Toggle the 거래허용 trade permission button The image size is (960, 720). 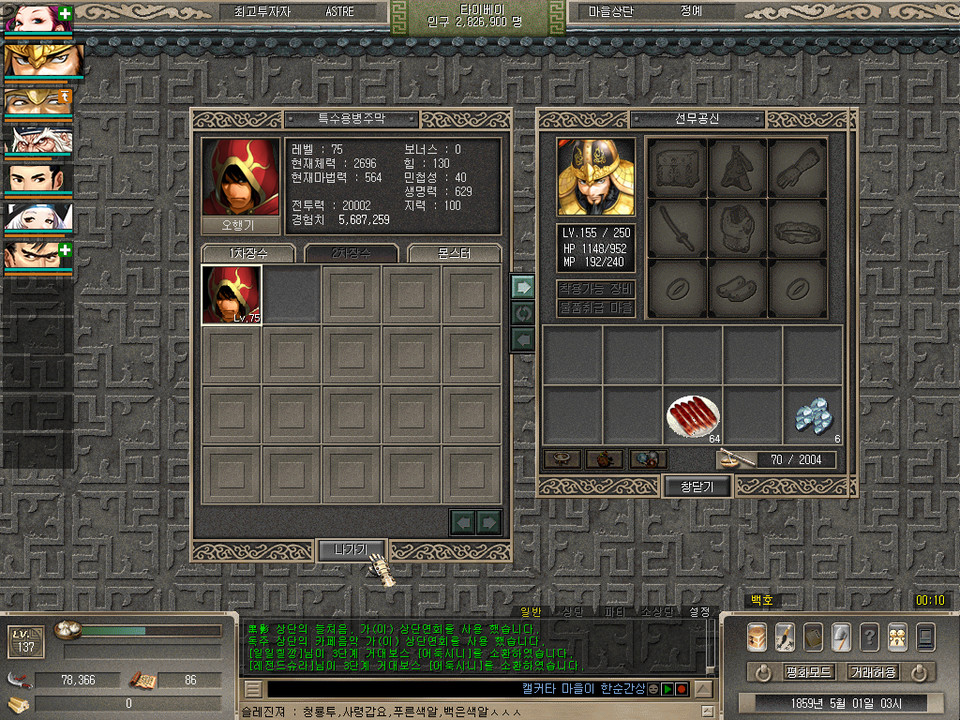(871, 672)
